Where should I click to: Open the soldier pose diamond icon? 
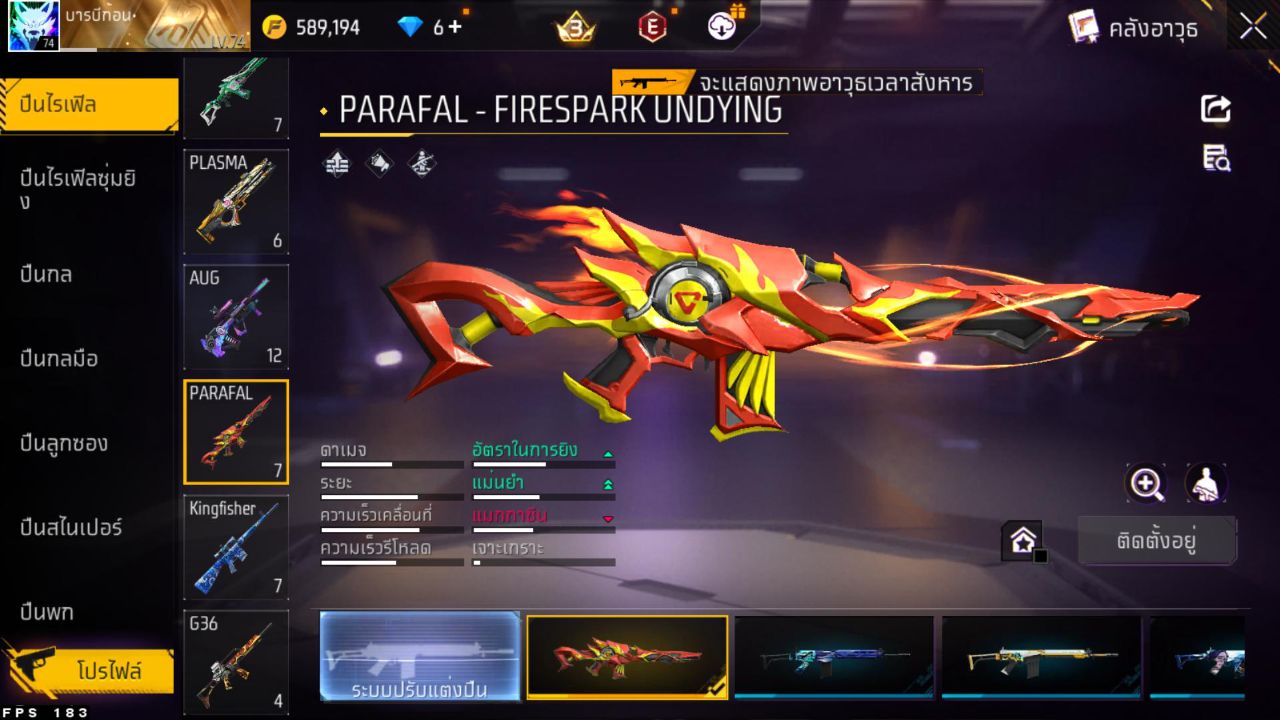(420, 164)
